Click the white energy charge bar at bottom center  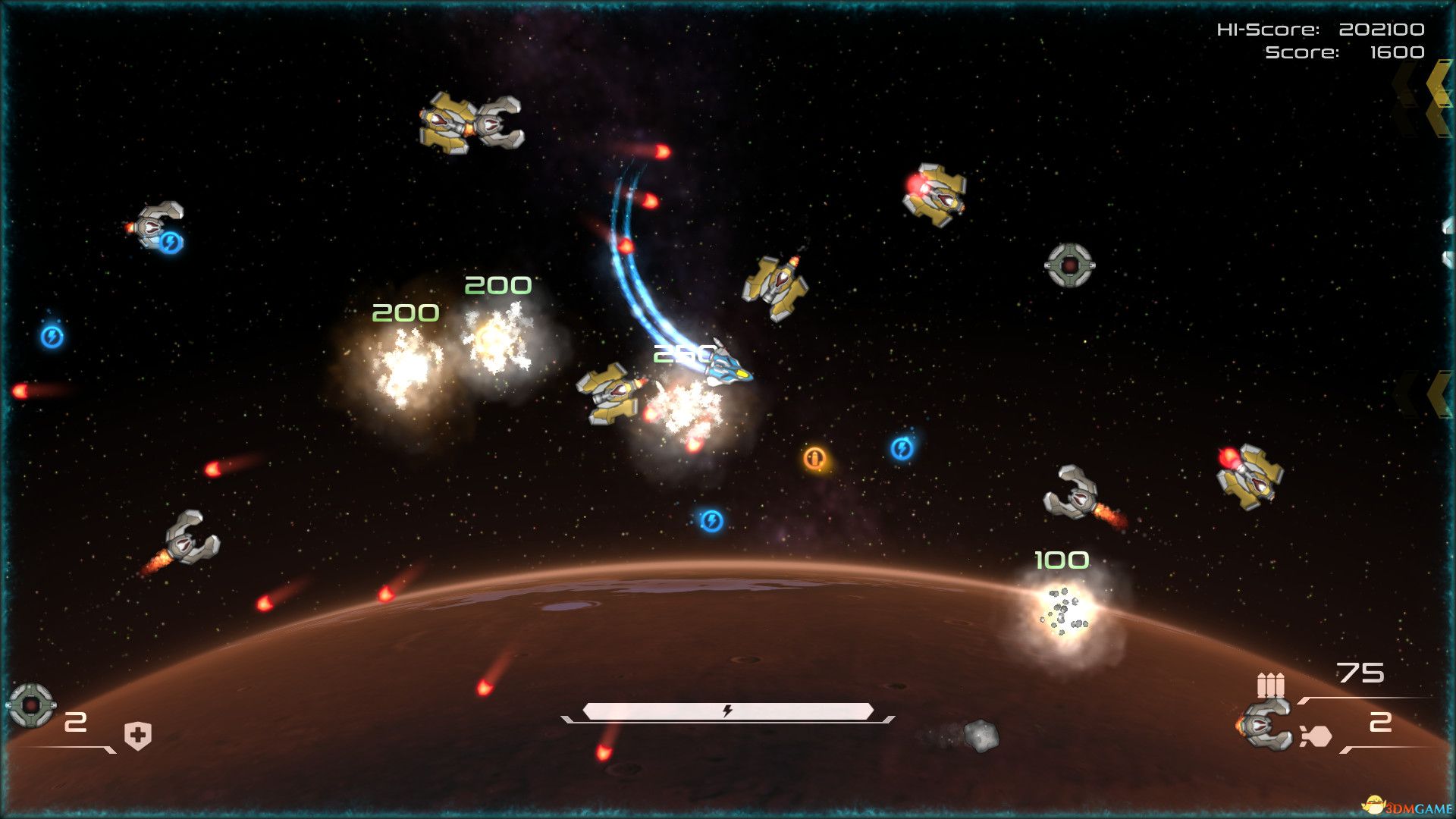pyautogui.click(x=726, y=711)
